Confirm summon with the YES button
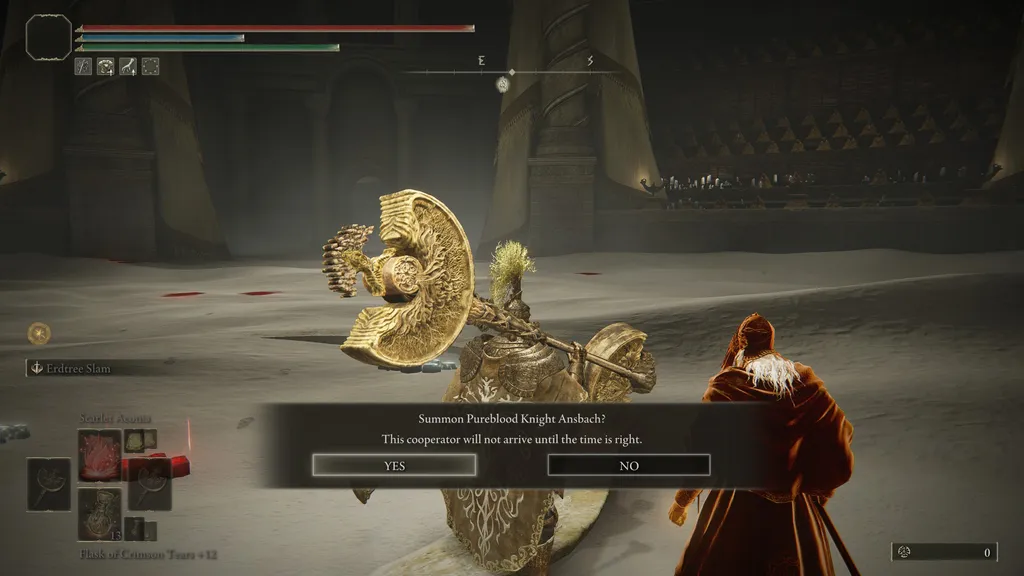The image size is (1024, 576). pos(394,465)
